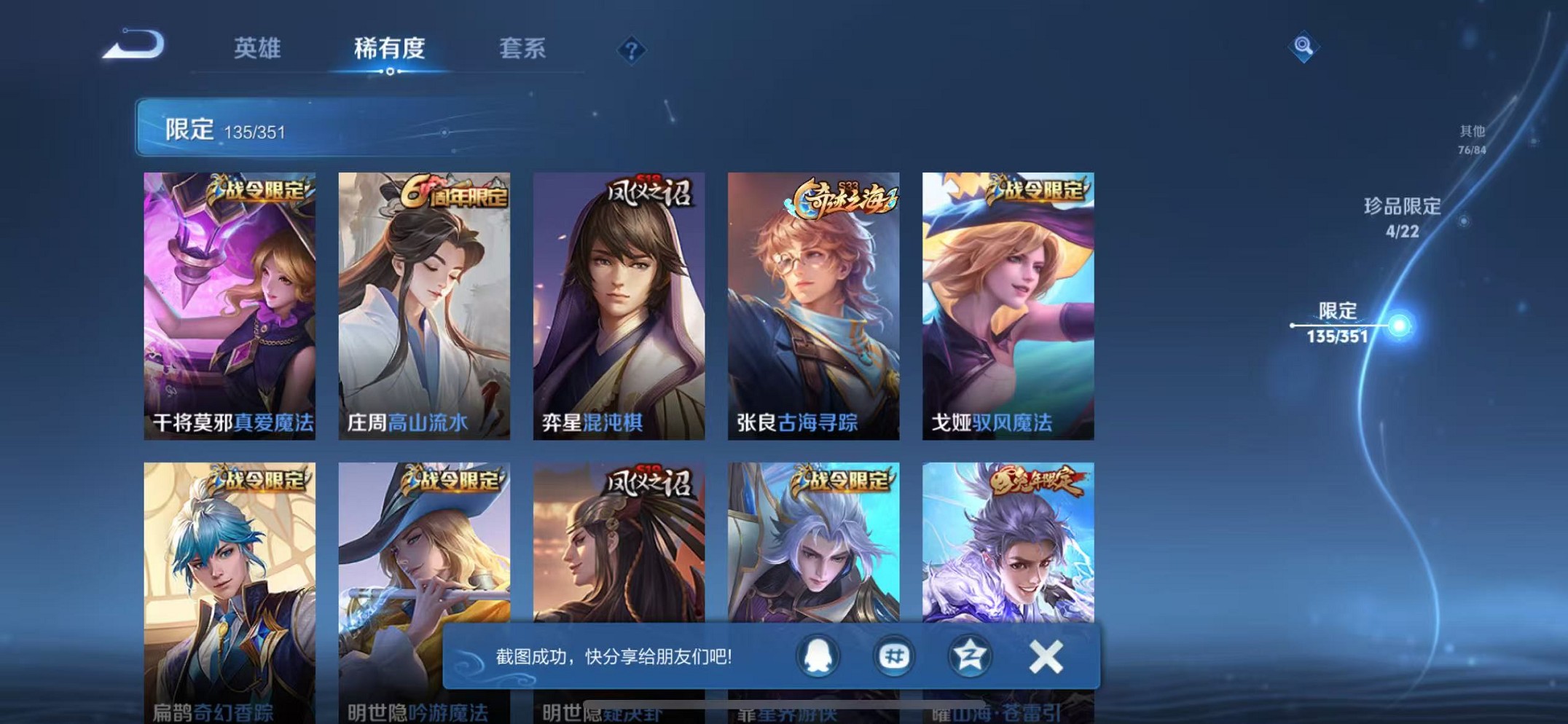Viewport: 1568px width, 724px height.
Task: Switch to the 英雄 tab
Action: coord(256,49)
